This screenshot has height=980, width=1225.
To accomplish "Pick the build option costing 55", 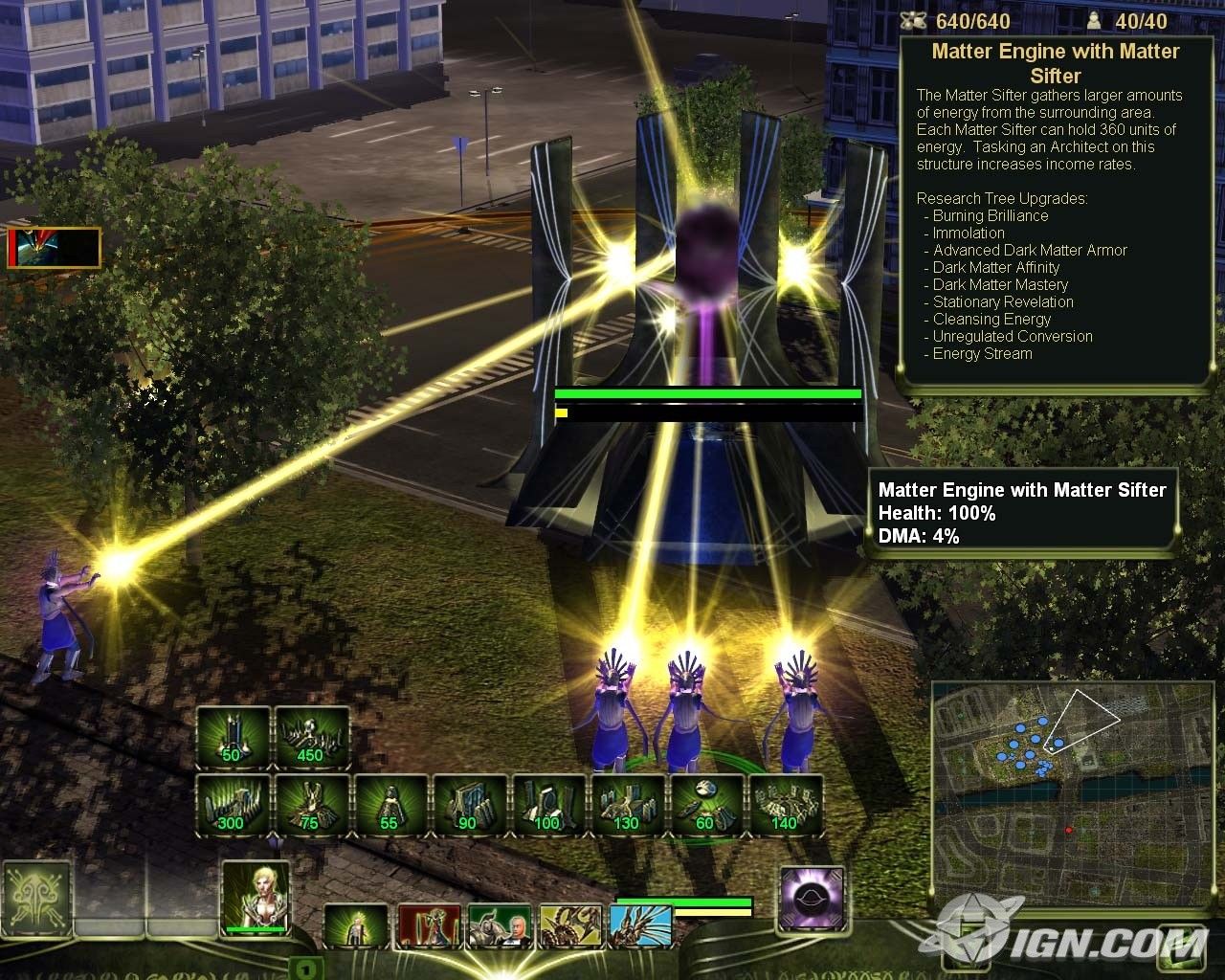I will point(390,806).
